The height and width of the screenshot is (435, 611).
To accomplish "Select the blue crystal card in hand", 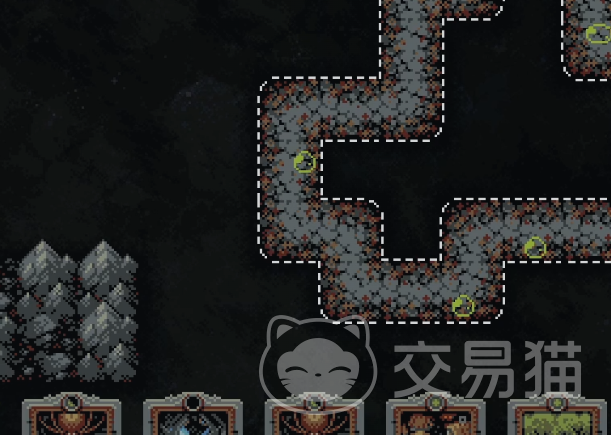I will (x=193, y=418).
